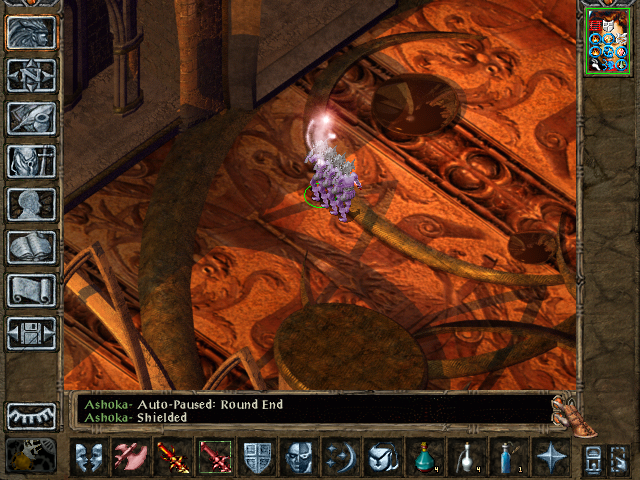
Task: Open the priest scroll screen
Action: (x=31, y=290)
